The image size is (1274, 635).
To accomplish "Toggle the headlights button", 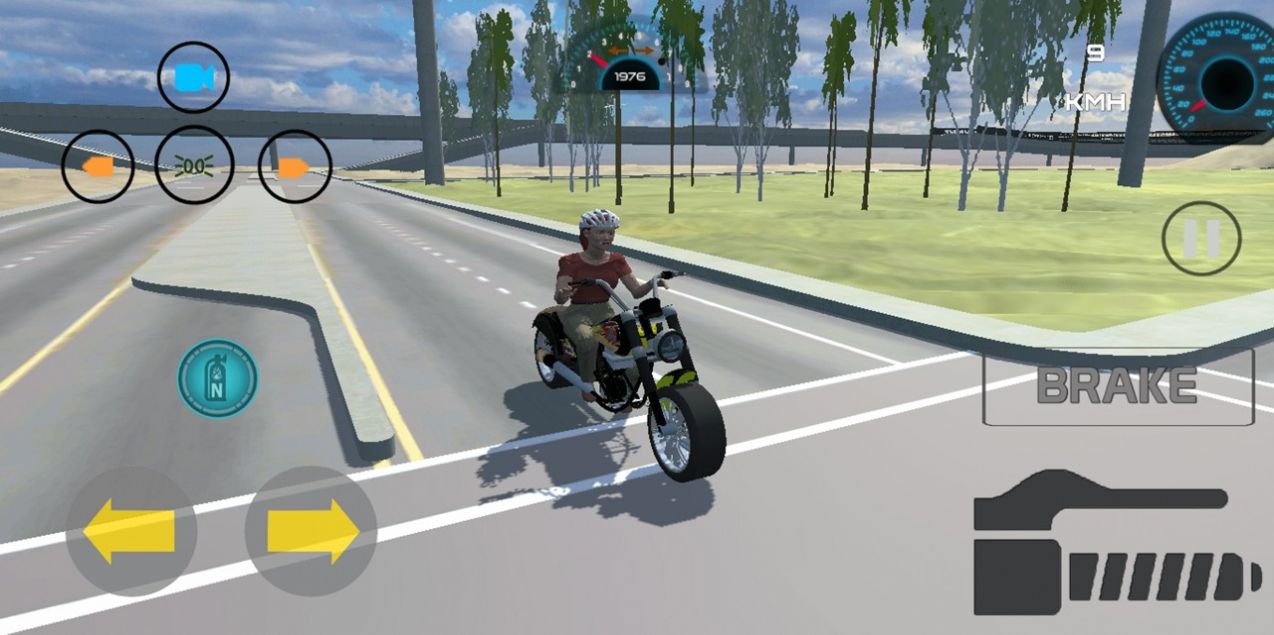I will pos(194,166).
